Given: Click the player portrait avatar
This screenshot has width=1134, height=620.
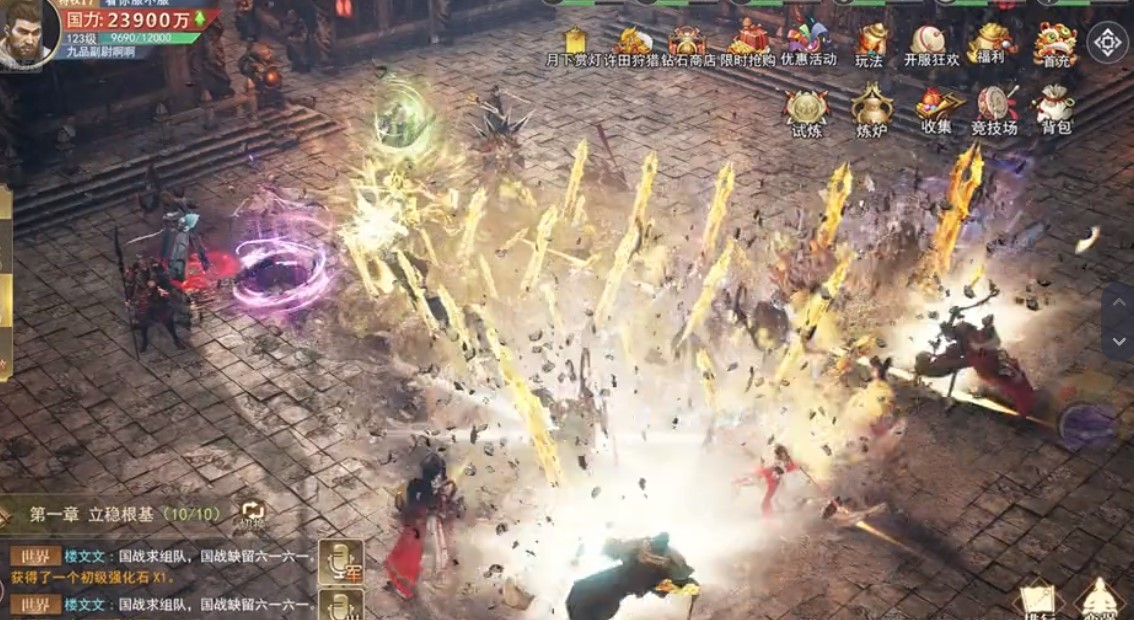Looking at the screenshot, I should tap(27, 33).
